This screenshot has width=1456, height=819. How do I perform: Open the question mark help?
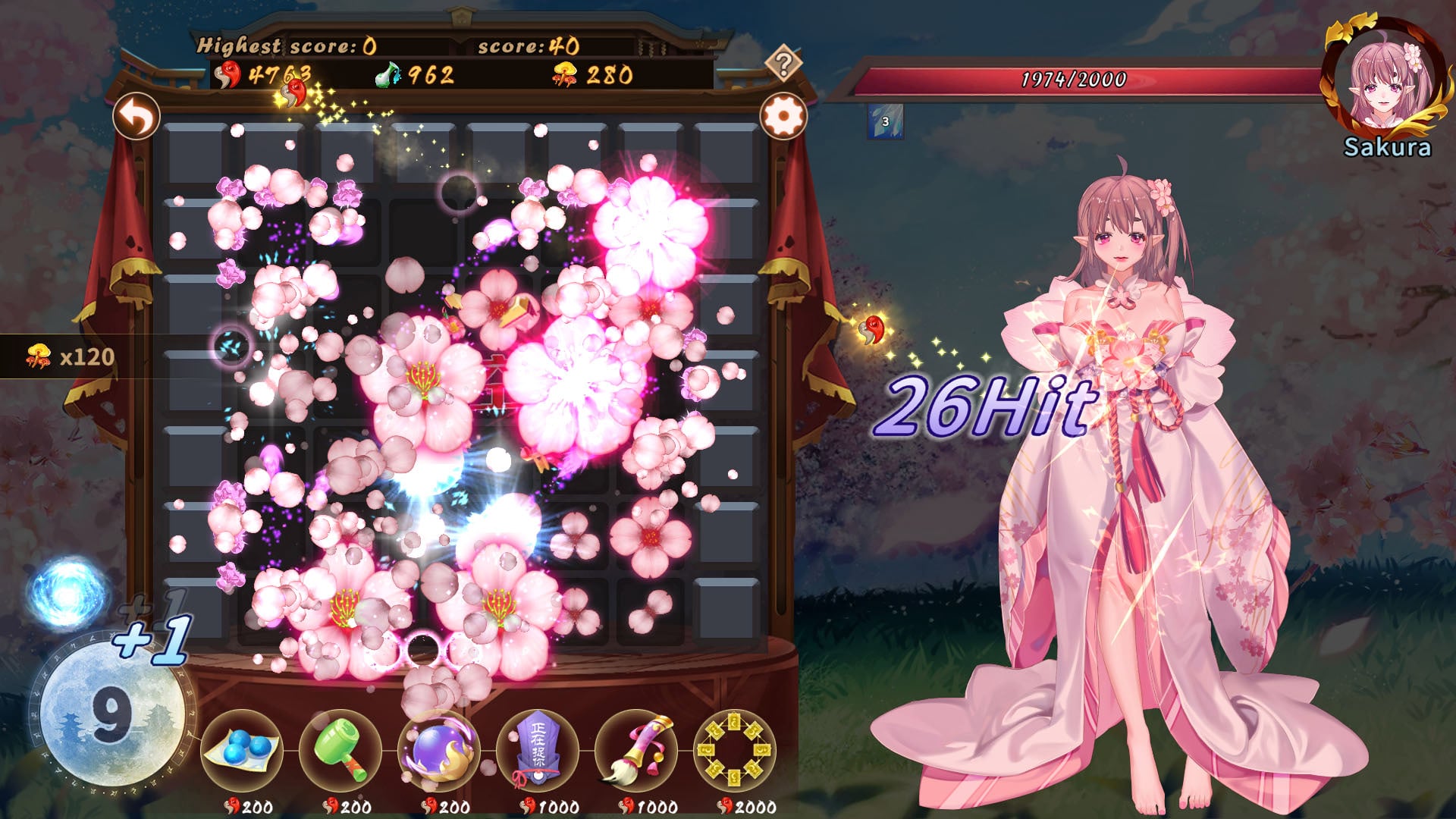coord(783,63)
